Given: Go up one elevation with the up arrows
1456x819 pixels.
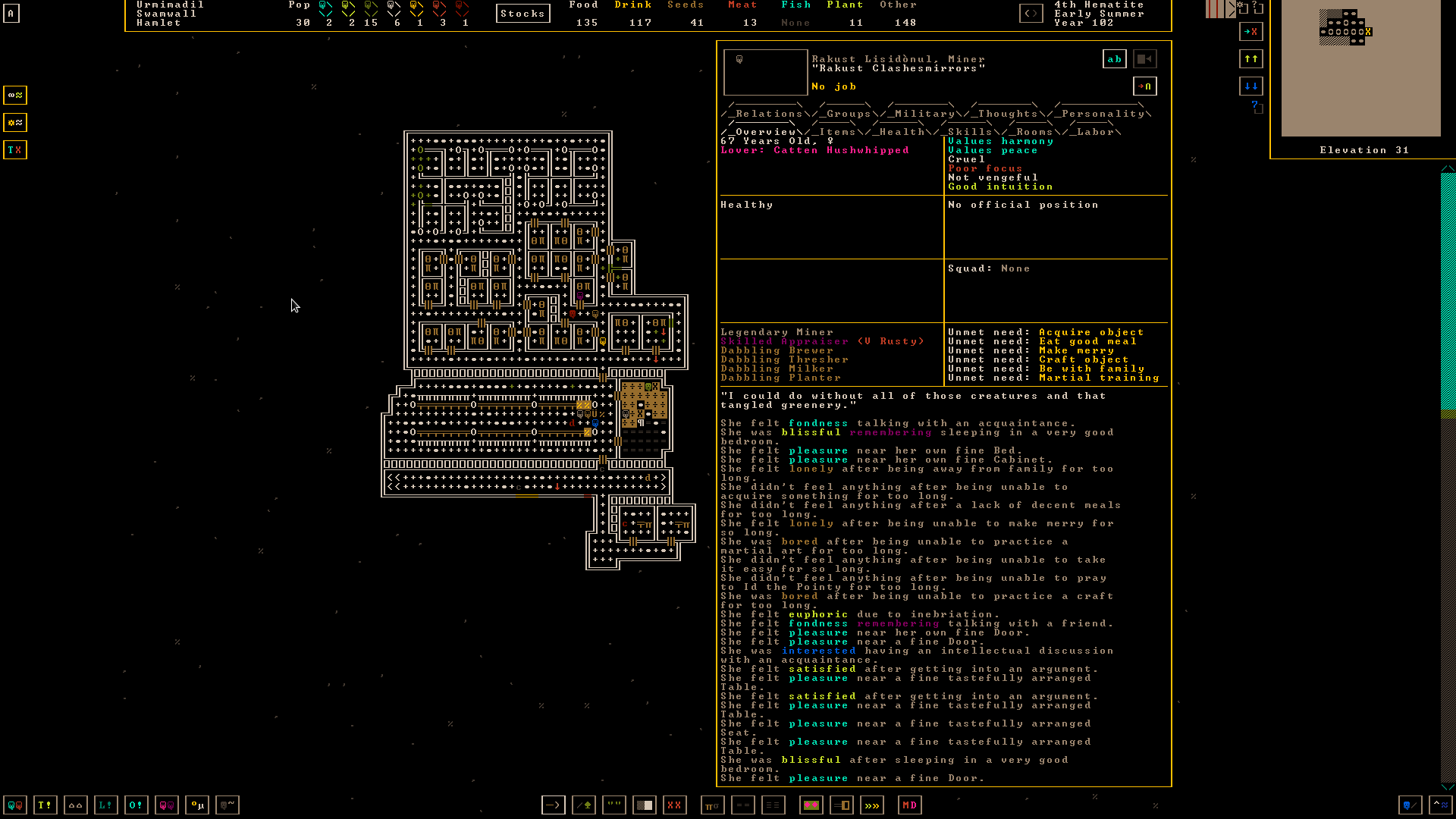Looking at the screenshot, I should [1250, 58].
